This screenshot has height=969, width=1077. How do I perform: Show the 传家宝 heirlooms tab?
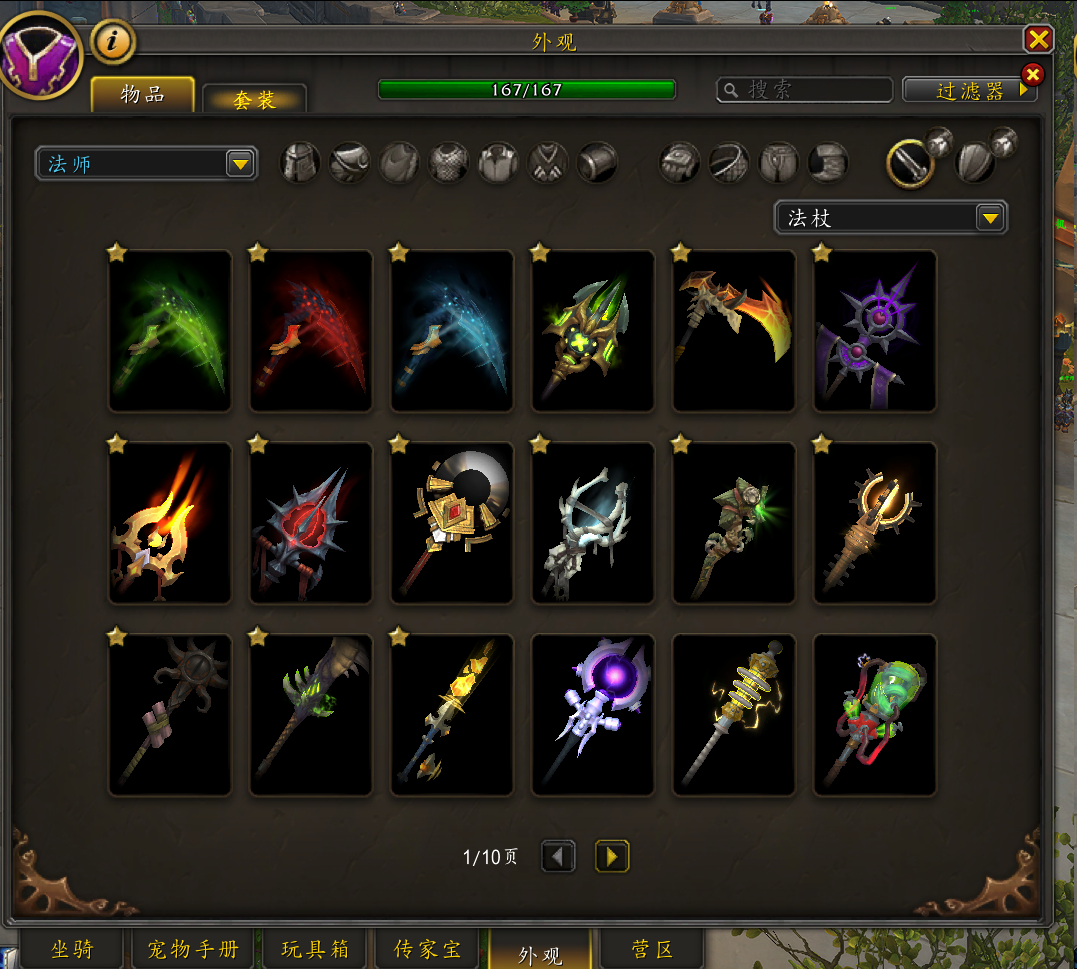[x=428, y=949]
